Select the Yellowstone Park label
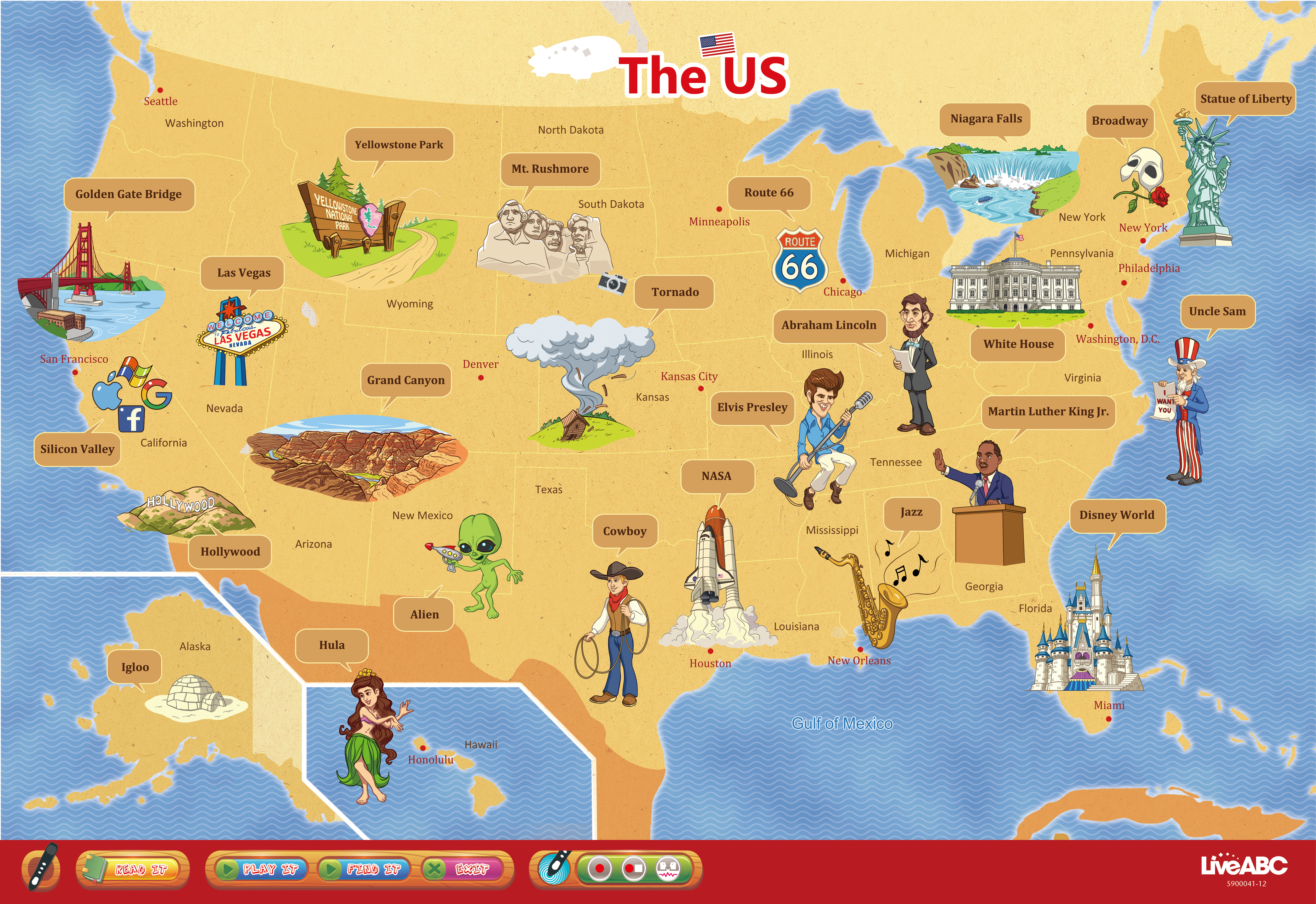Image resolution: width=1316 pixels, height=904 pixels. (399, 144)
